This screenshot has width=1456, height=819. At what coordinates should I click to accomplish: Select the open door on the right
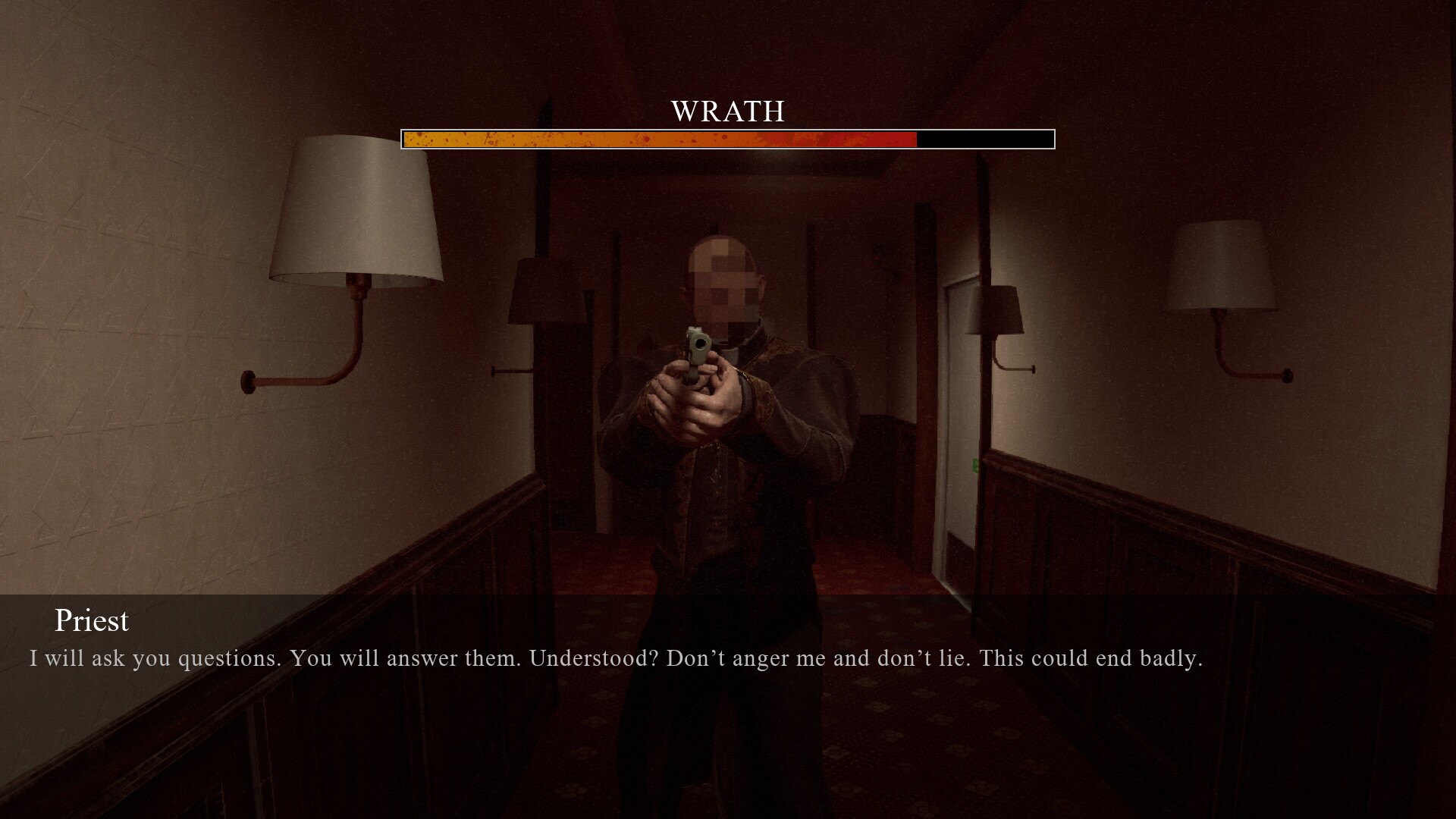tap(959, 425)
